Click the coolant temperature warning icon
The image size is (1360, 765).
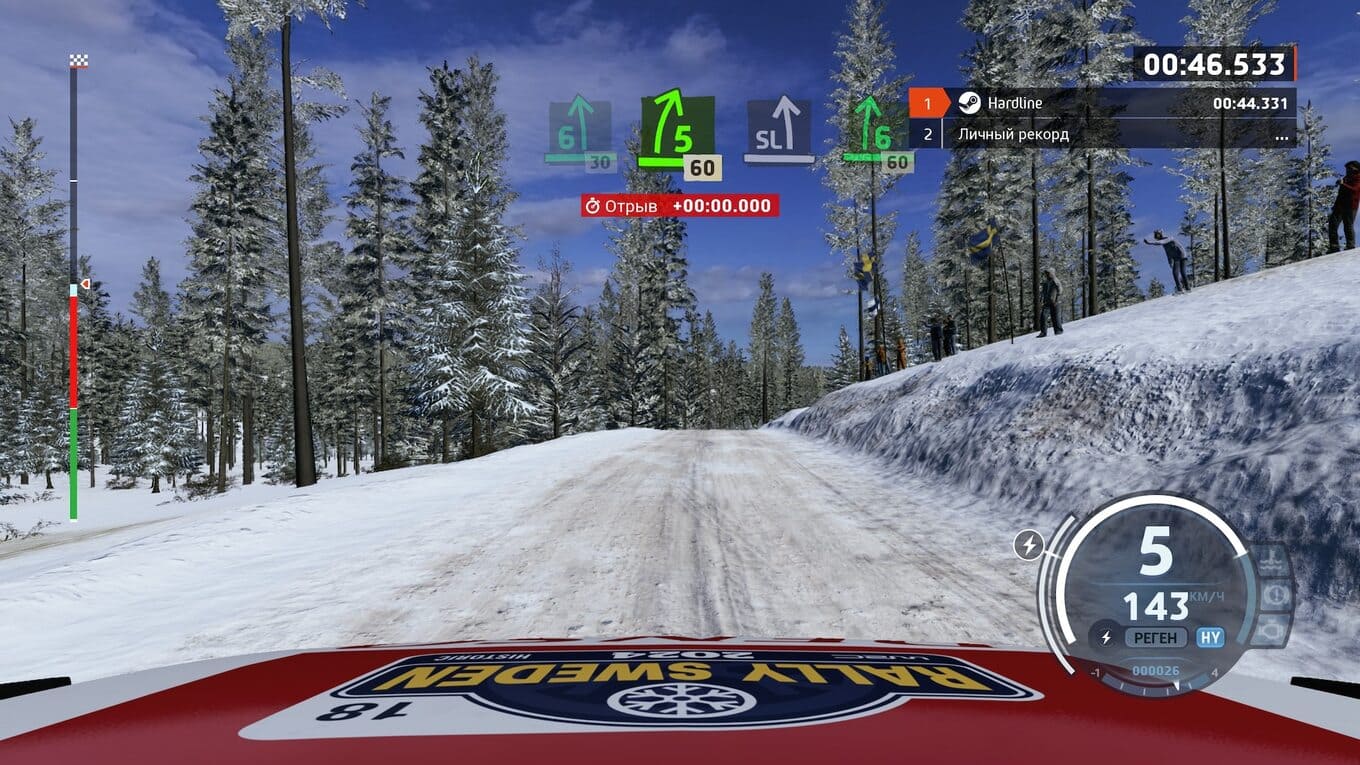click(x=1273, y=557)
